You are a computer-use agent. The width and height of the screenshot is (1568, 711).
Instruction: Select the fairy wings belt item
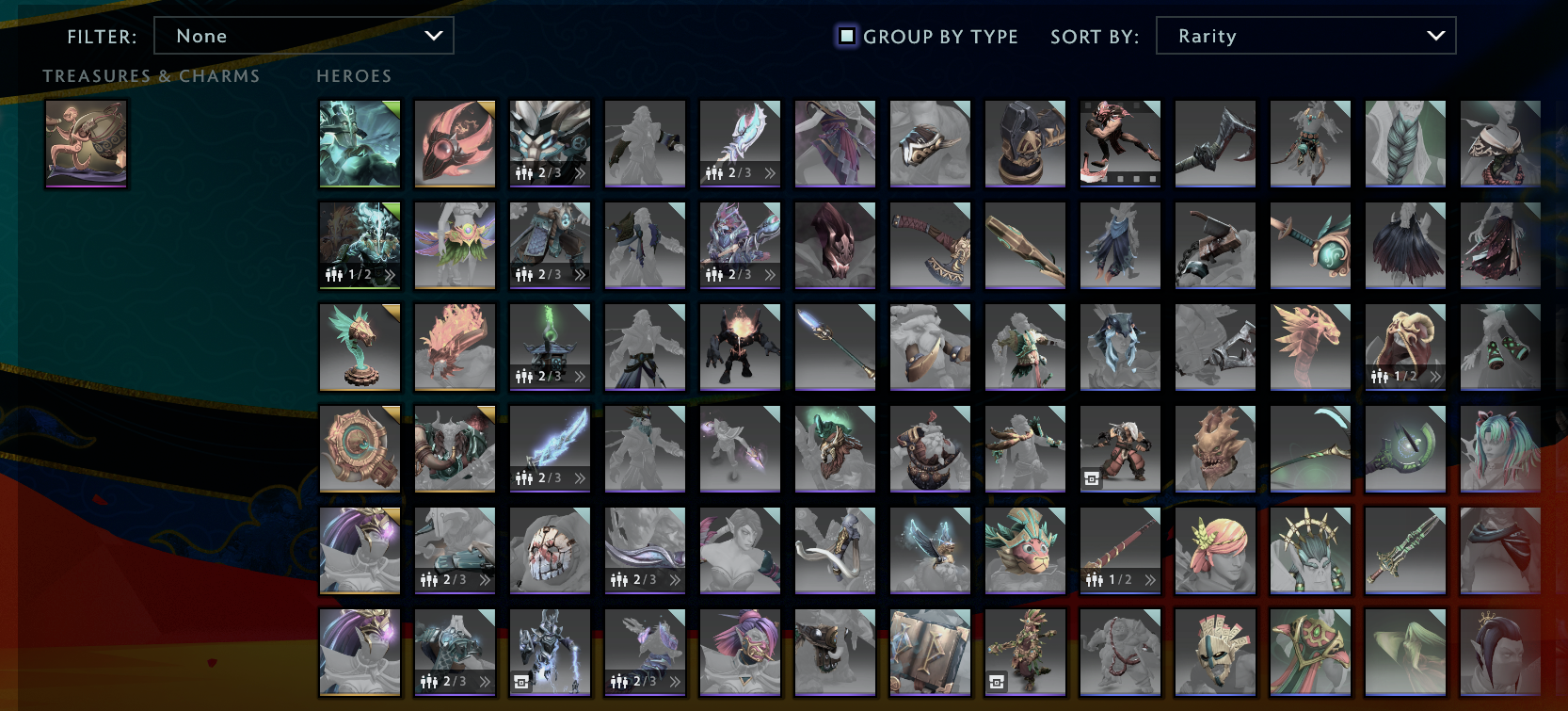click(x=455, y=245)
